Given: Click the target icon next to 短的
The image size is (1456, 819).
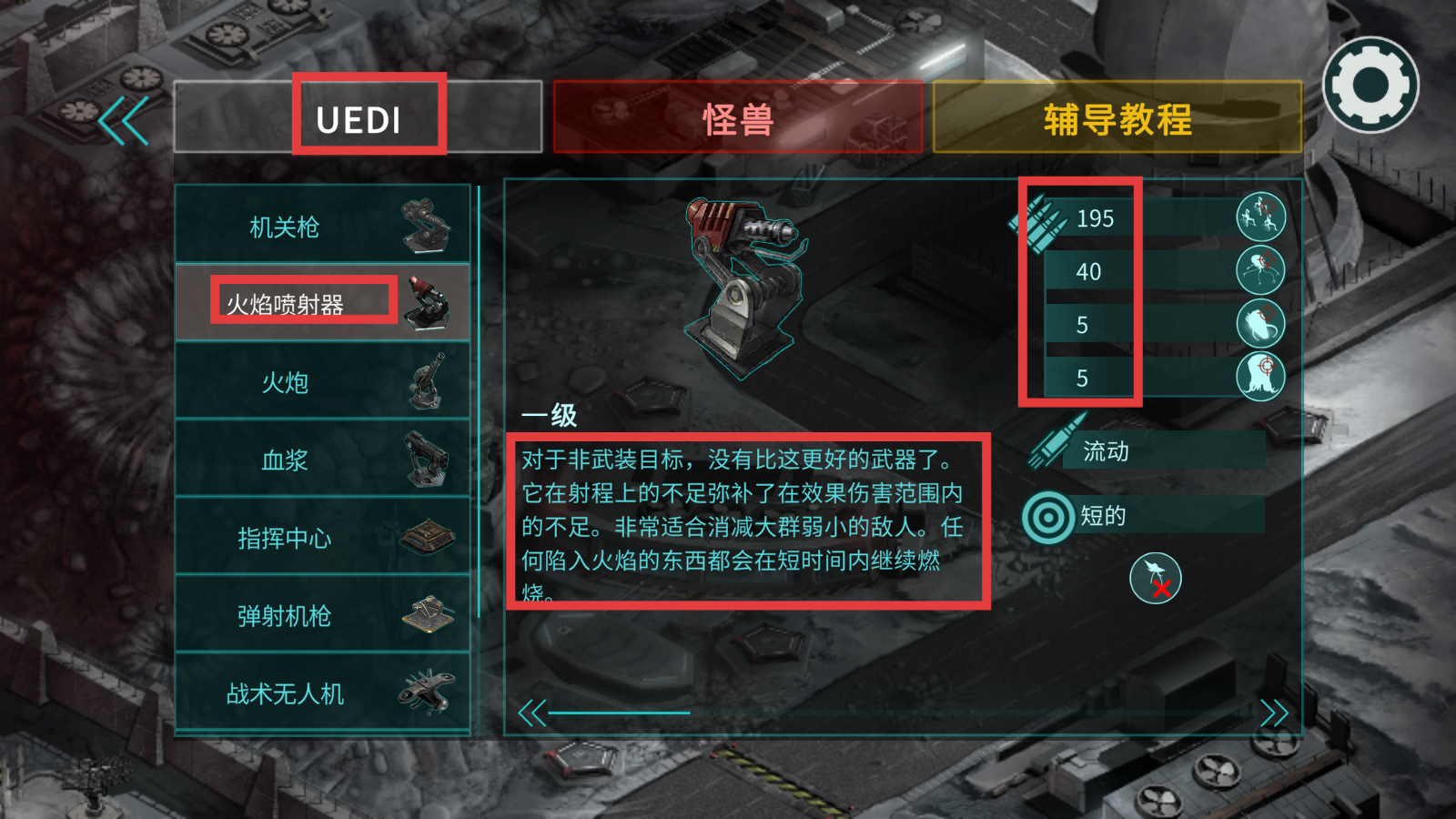Looking at the screenshot, I should coord(1047,515).
